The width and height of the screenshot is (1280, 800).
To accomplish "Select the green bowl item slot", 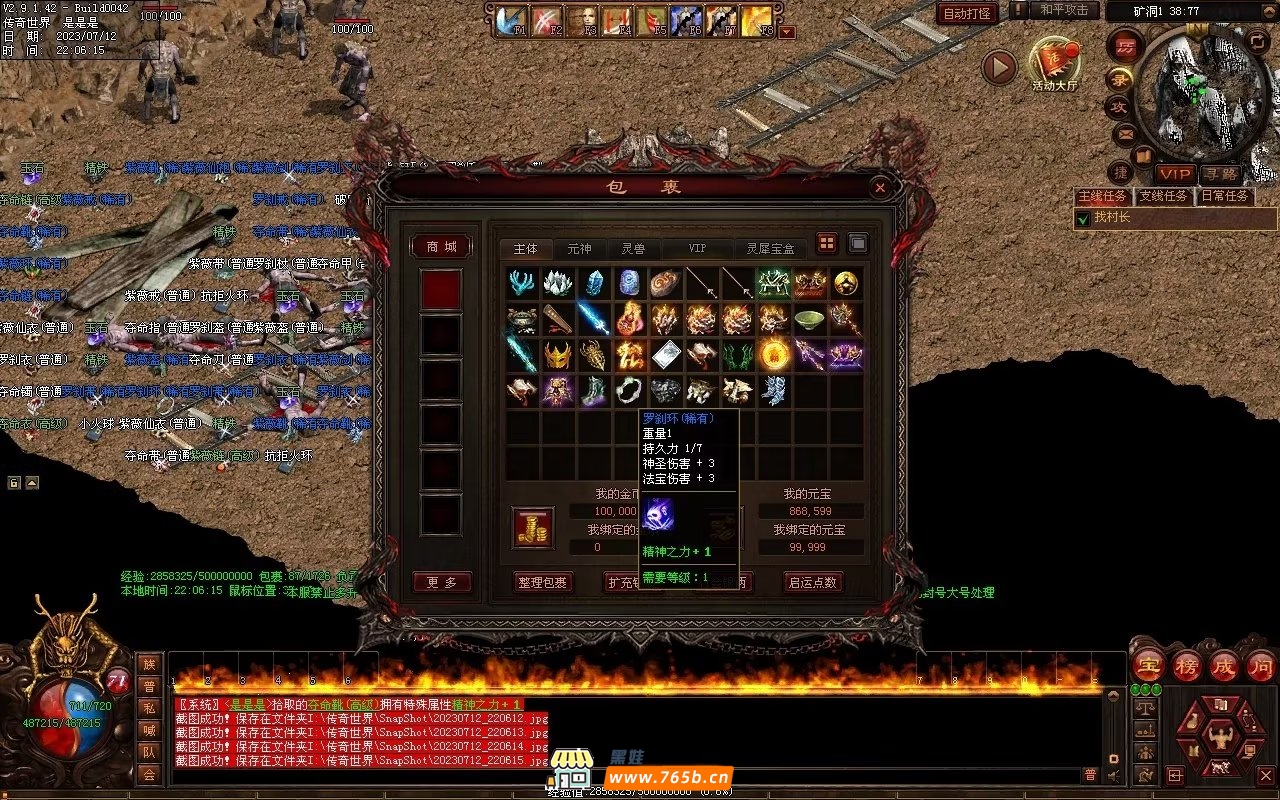I will point(809,320).
